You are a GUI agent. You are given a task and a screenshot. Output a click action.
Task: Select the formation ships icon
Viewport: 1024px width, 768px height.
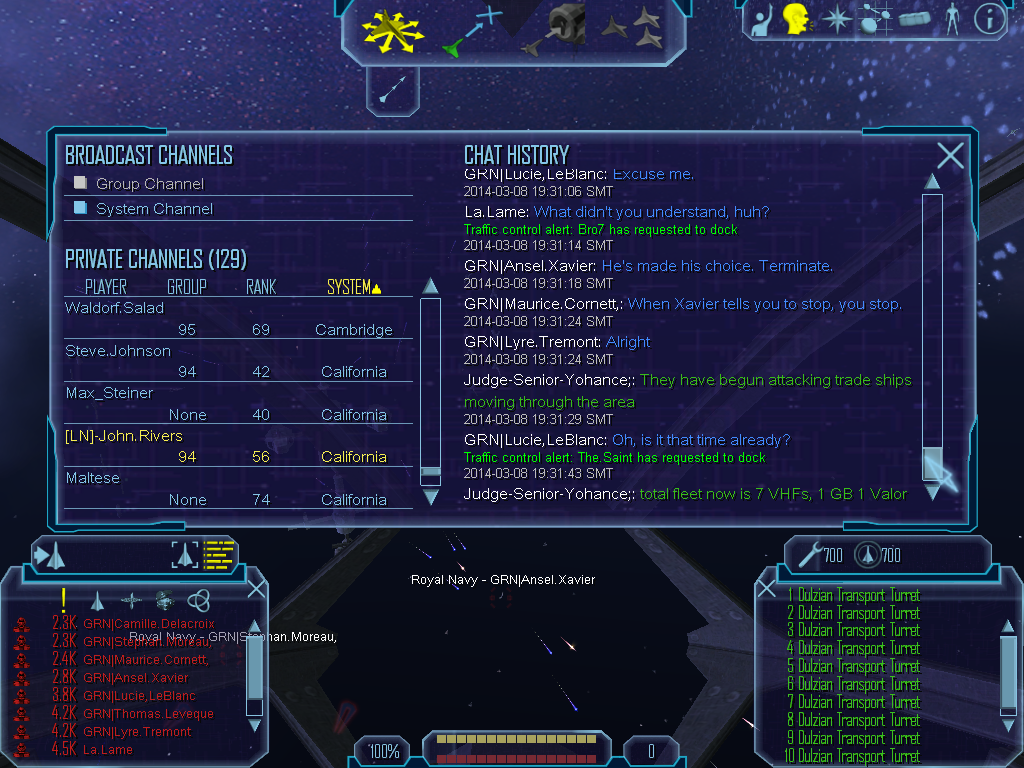pyautogui.click(x=631, y=28)
